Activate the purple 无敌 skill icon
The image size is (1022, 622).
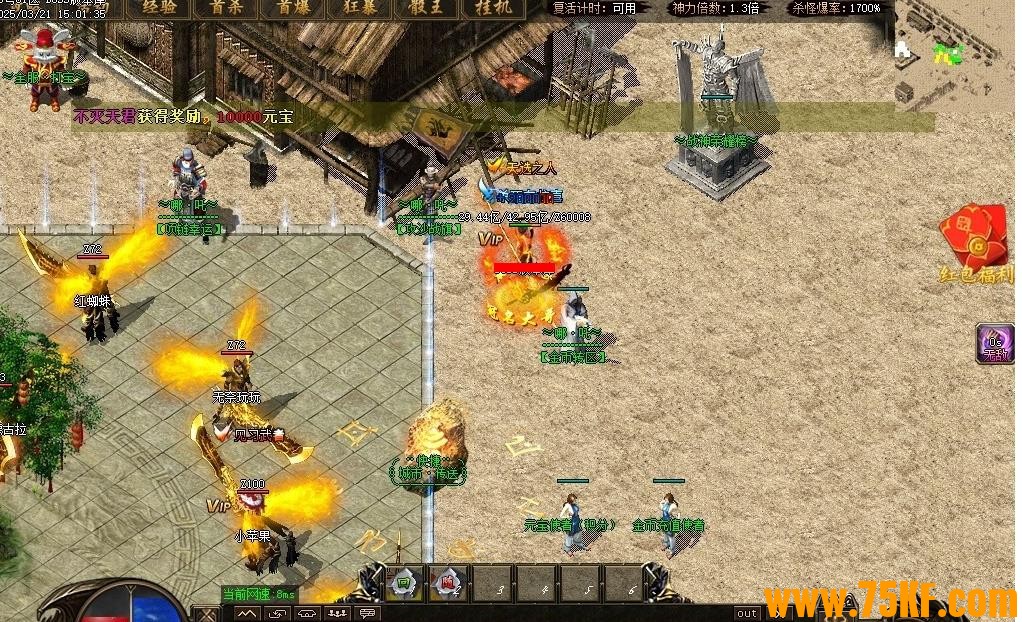click(996, 343)
